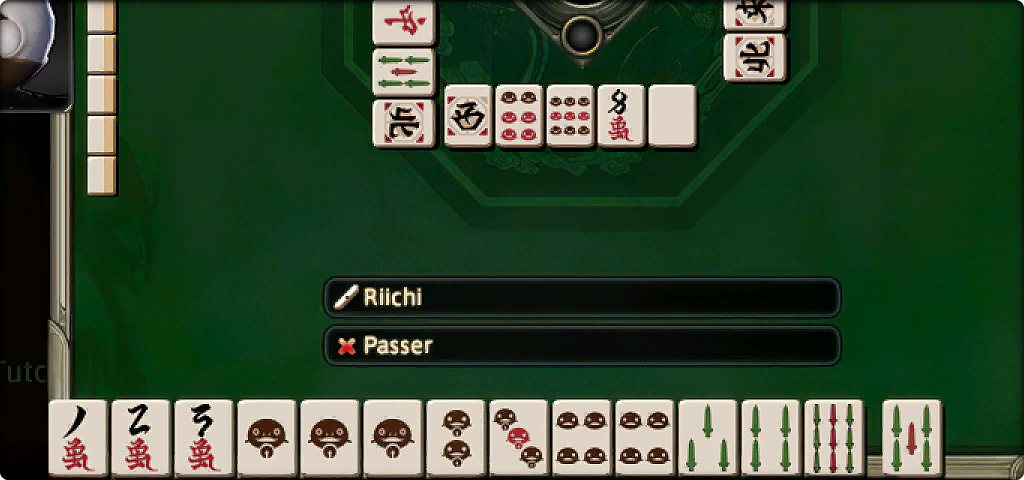Choose the bamboo tile with red middle column
The height and width of the screenshot is (480, 1024).
[x=834, y=438]
